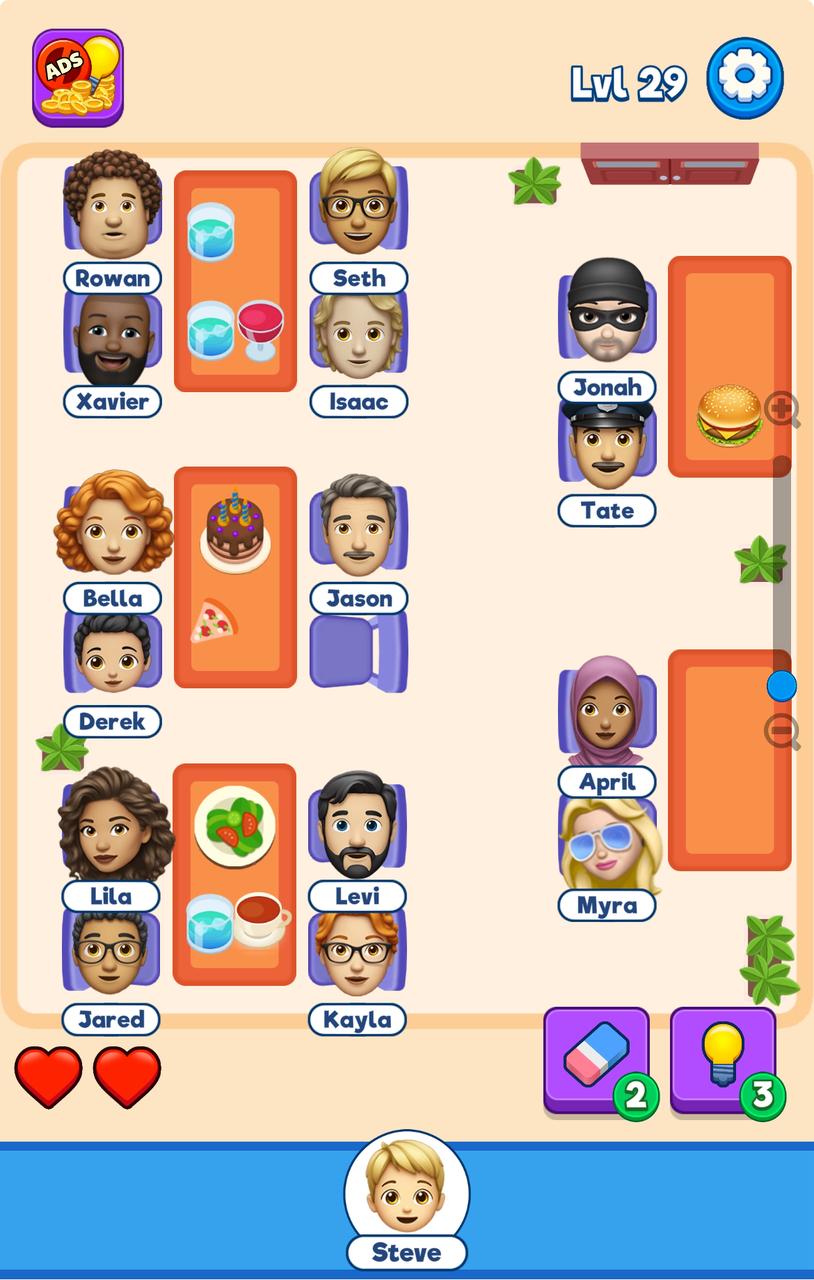The image size is (814, 1280).
Task: Tap the ADS coins bonus button
Action: (78, 78)
